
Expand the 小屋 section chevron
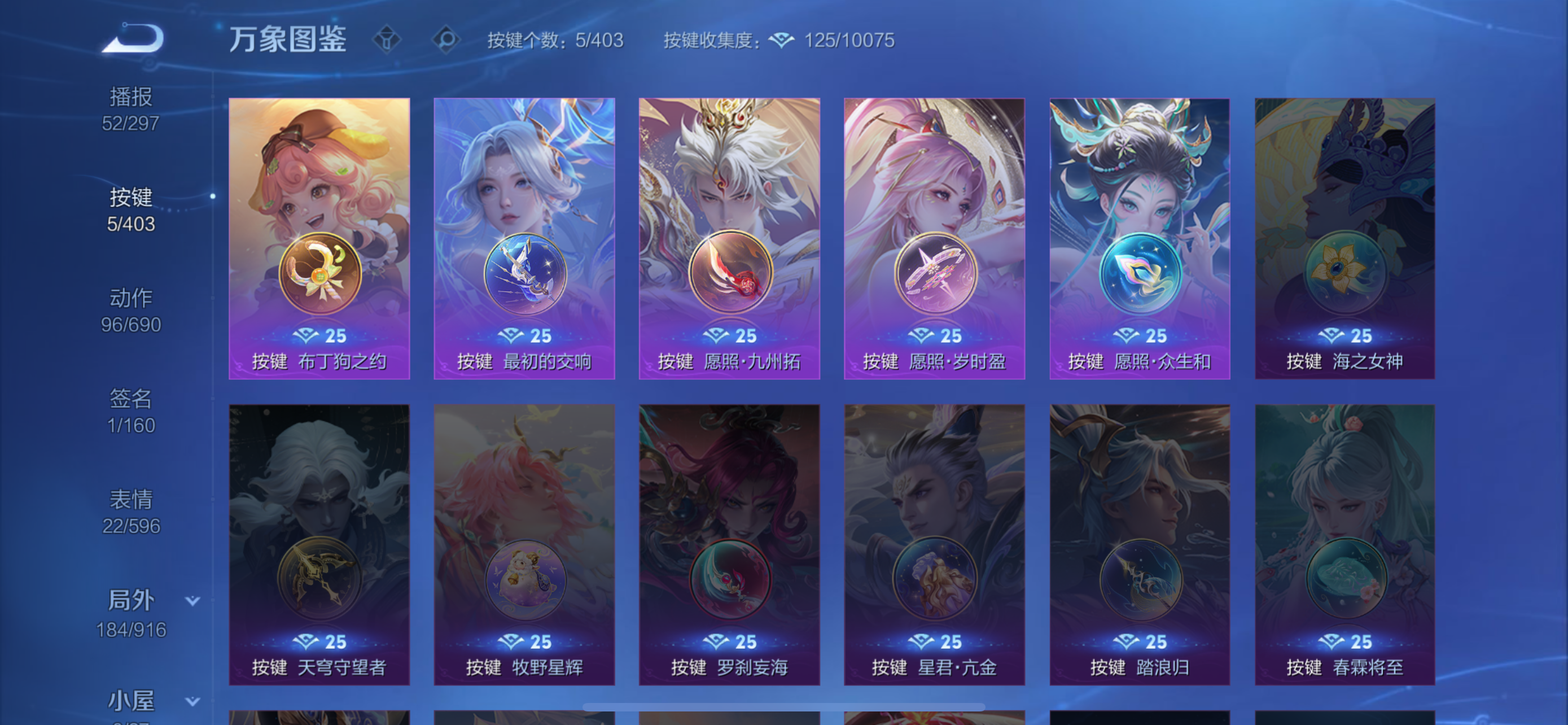[192, 700]
